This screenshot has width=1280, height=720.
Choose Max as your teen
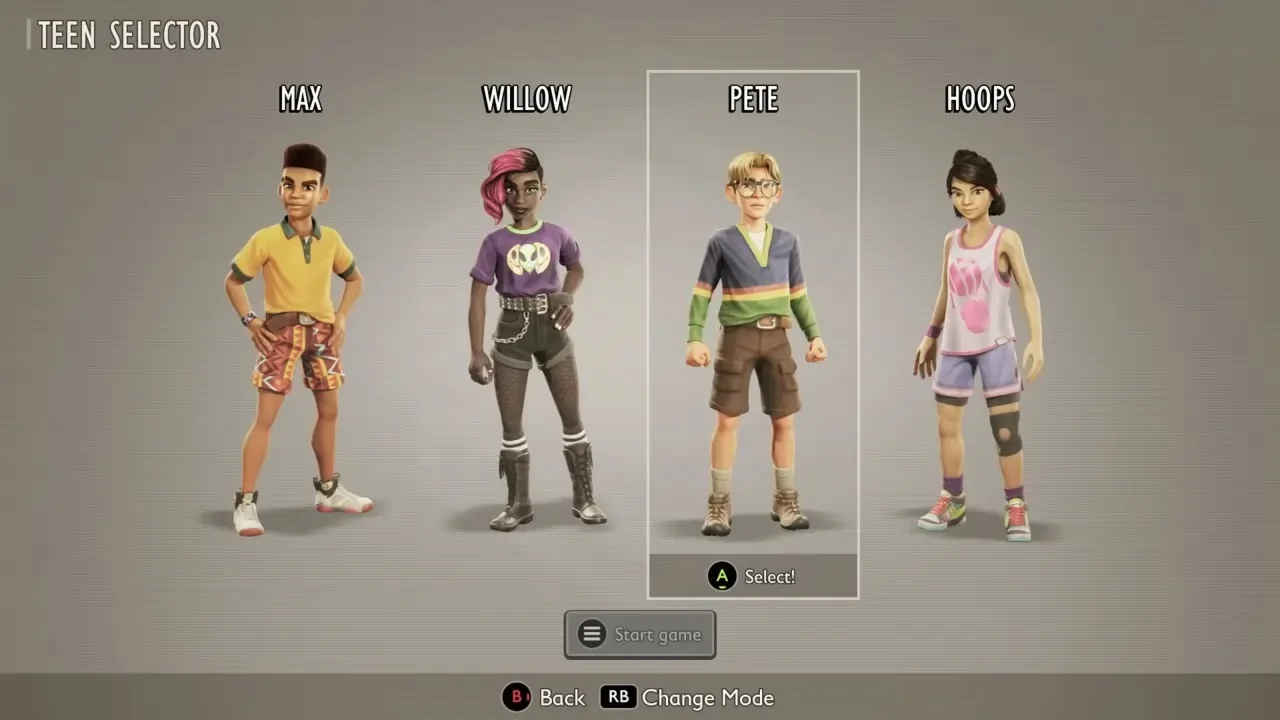pos(300,330)
